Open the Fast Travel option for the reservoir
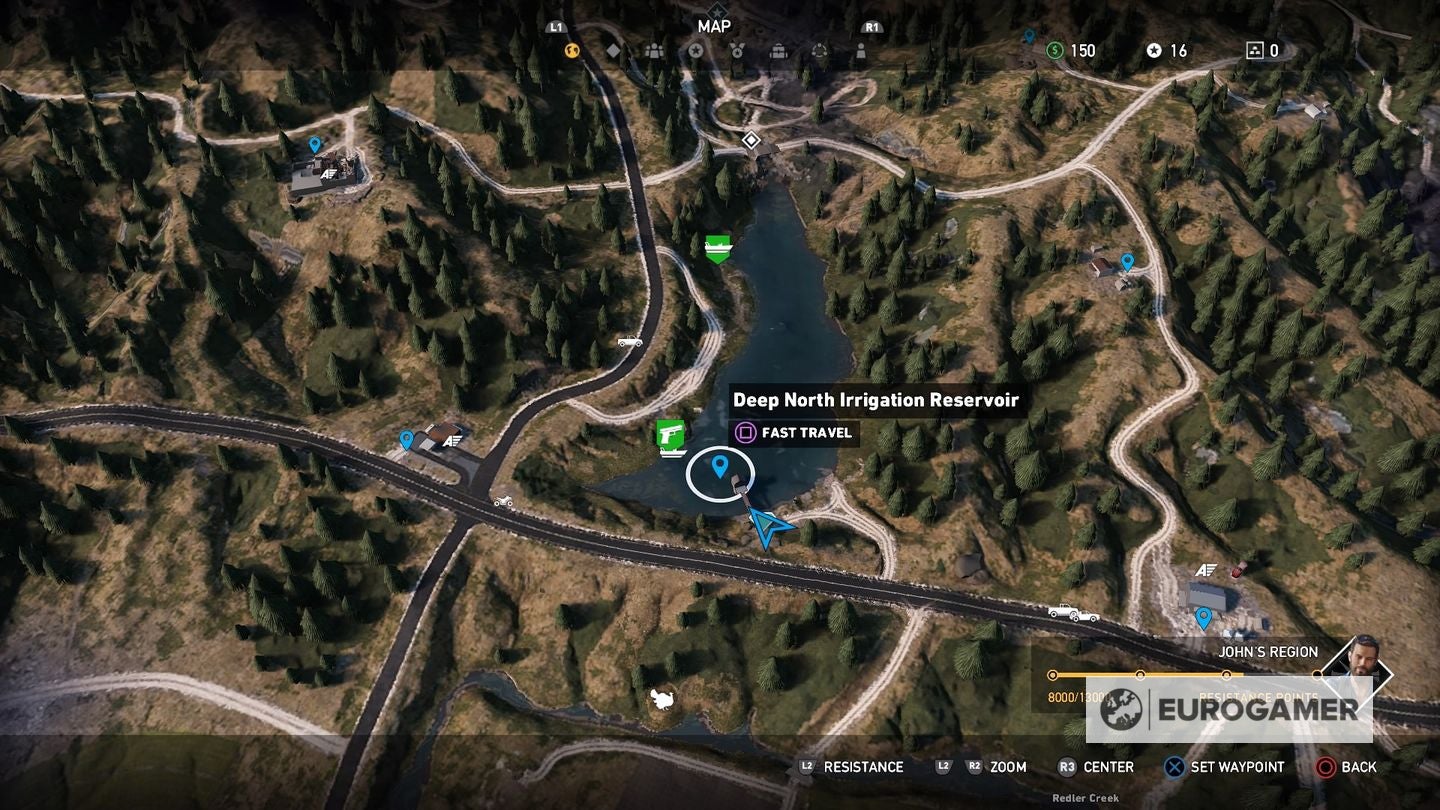The height and width of the screenshot is (810, 1440). click(x=795, y=433)
